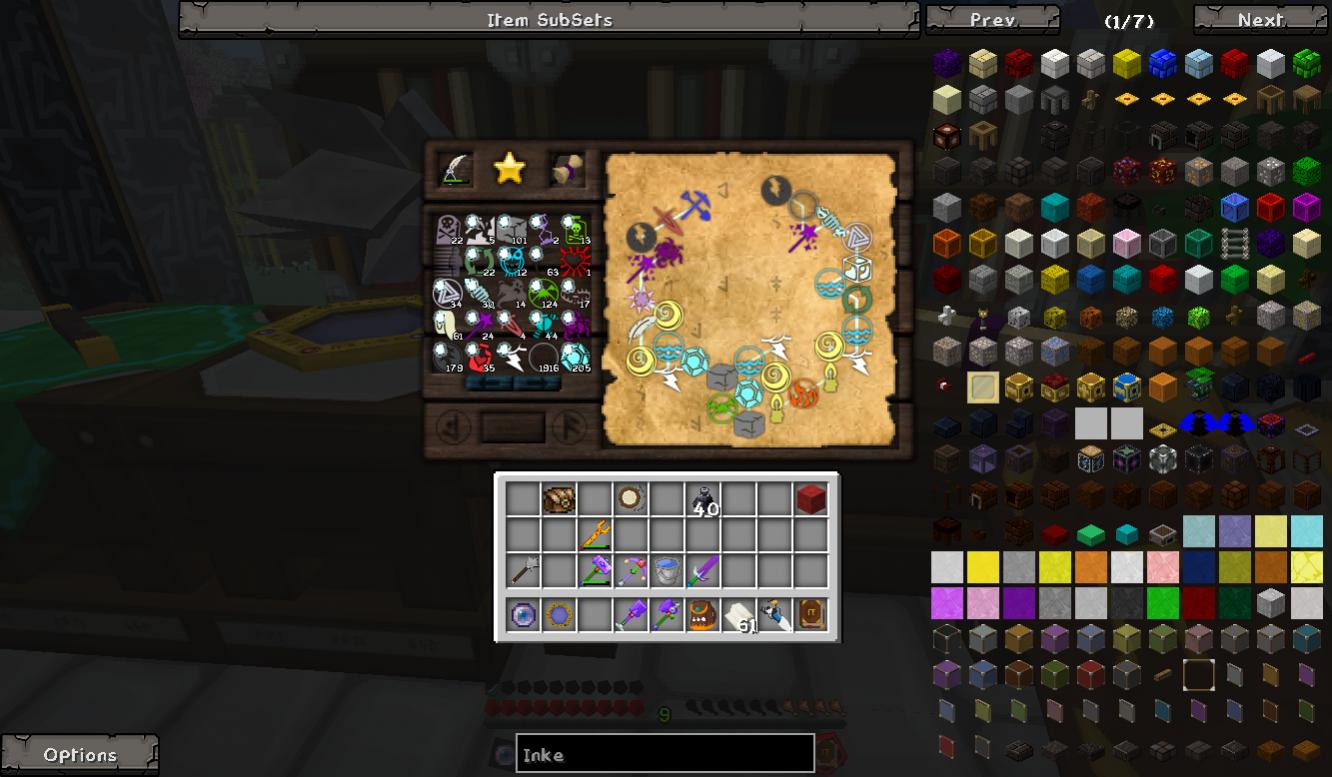Take the red block from inventory
The width and height of the screenshot is (1332, 777).
(811, 499)
